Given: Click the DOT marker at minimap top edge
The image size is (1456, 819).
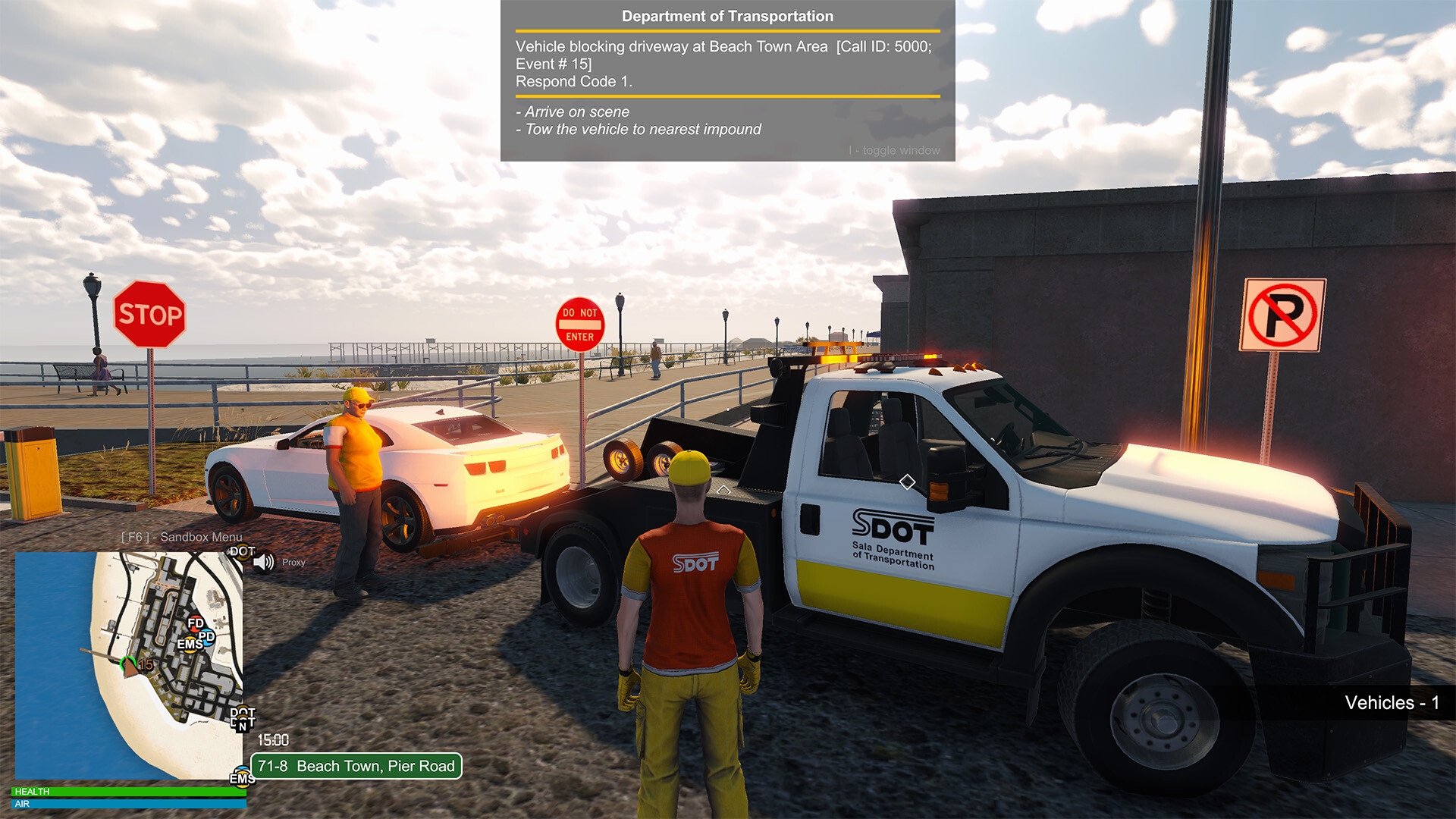Looking at the screenshot, I should point(242,552).
